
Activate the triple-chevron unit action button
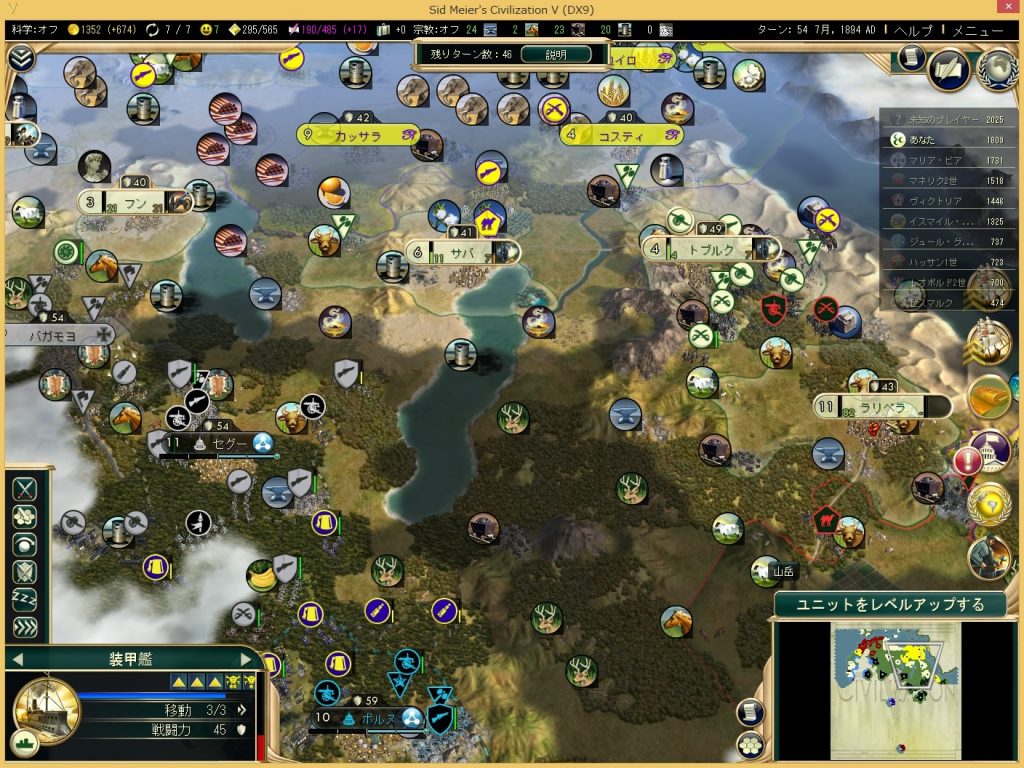25,628
